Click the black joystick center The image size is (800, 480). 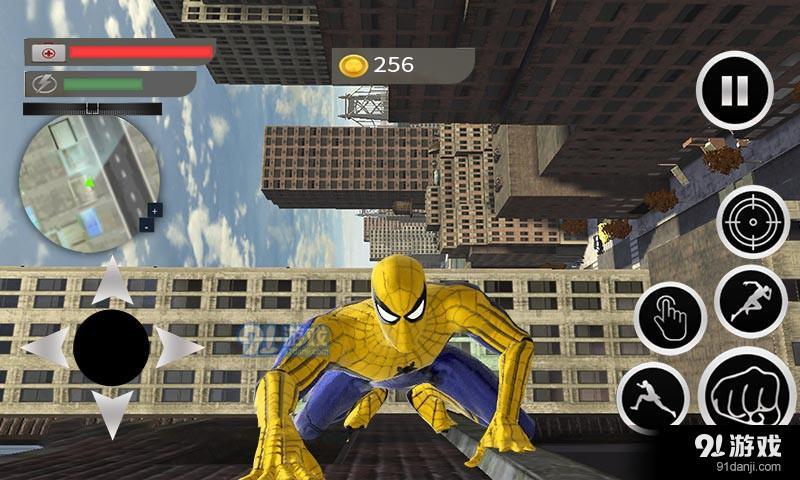point(112,348)
